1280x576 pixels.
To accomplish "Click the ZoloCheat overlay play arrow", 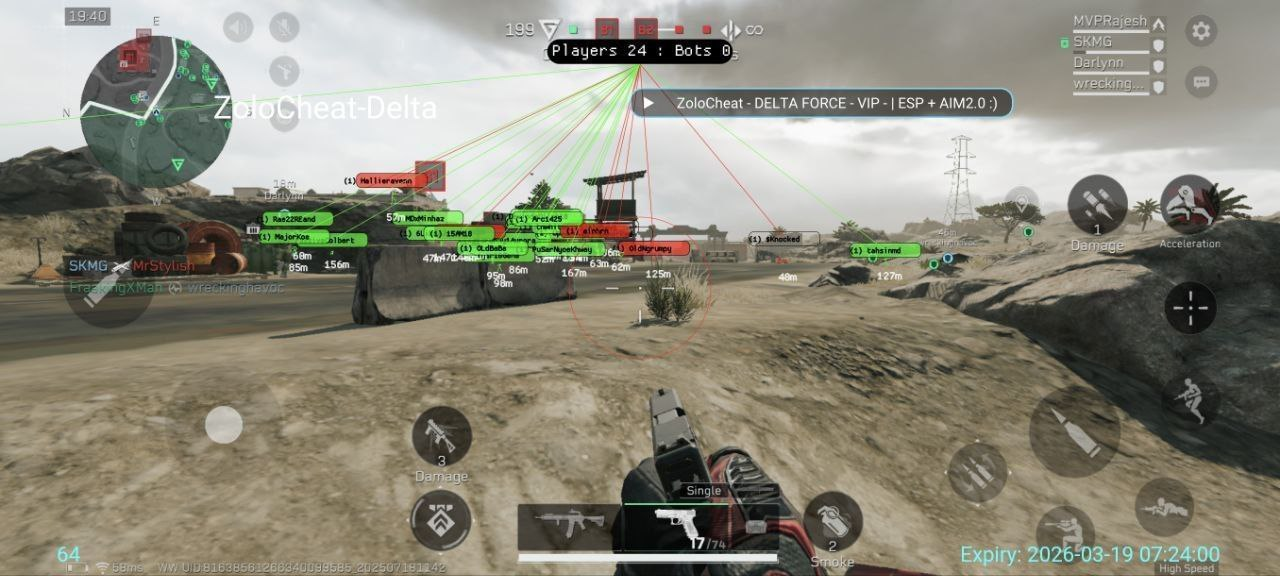I will 649,103.
